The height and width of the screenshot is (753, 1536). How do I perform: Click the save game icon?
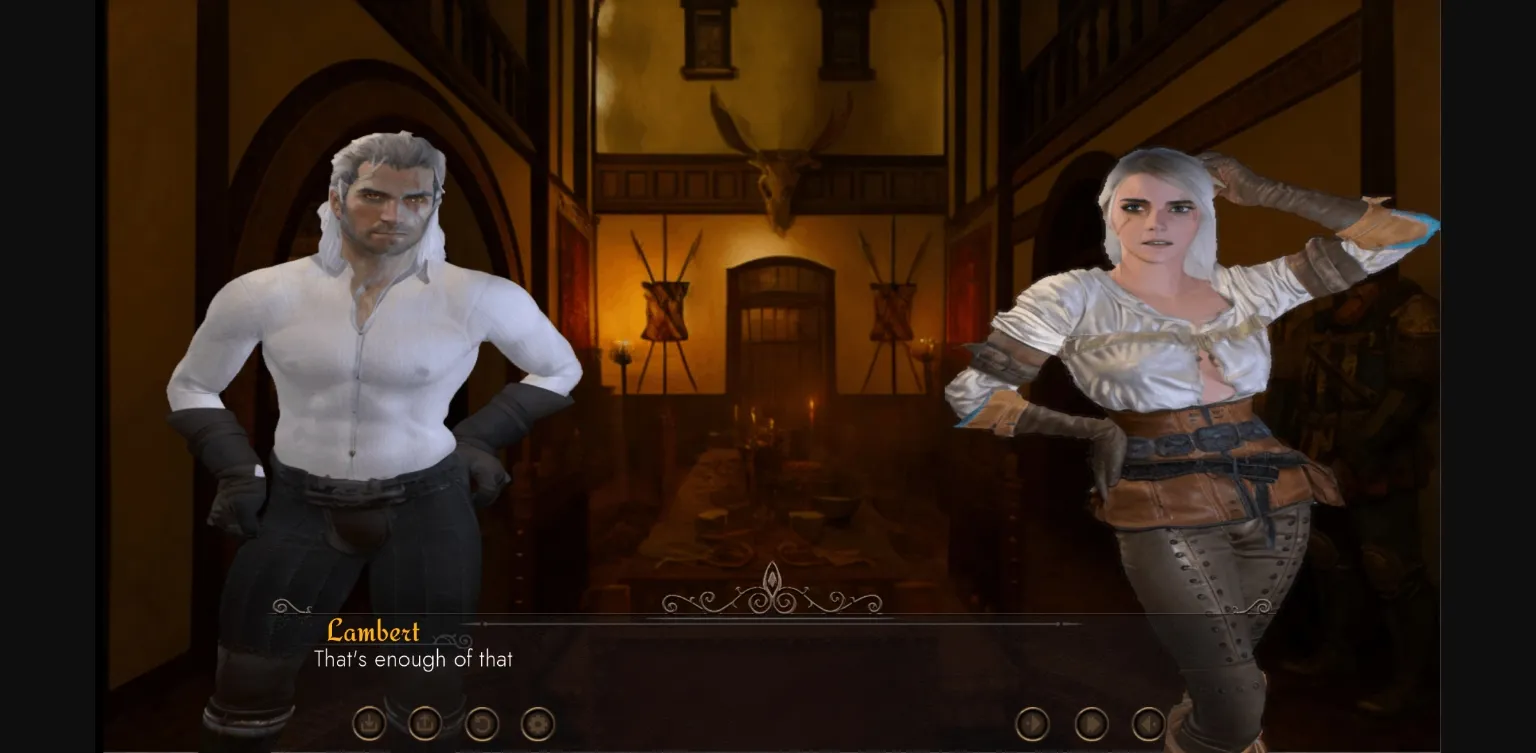369,723
